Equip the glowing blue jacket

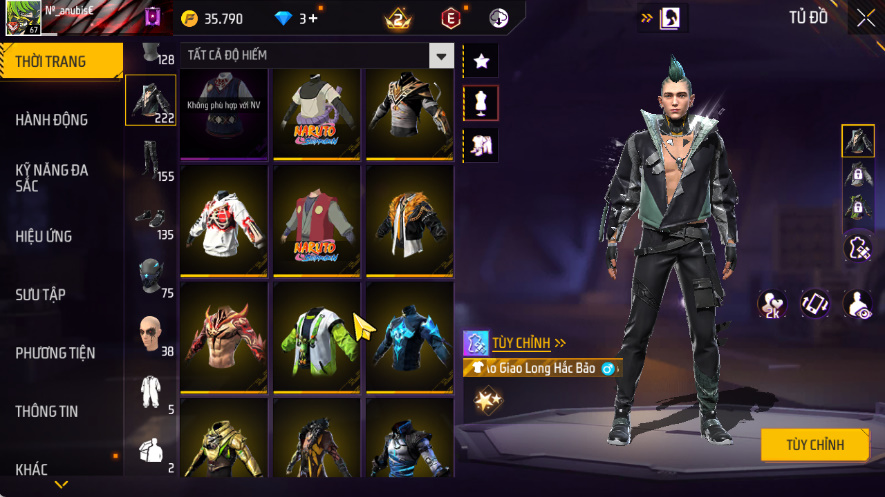409,337
